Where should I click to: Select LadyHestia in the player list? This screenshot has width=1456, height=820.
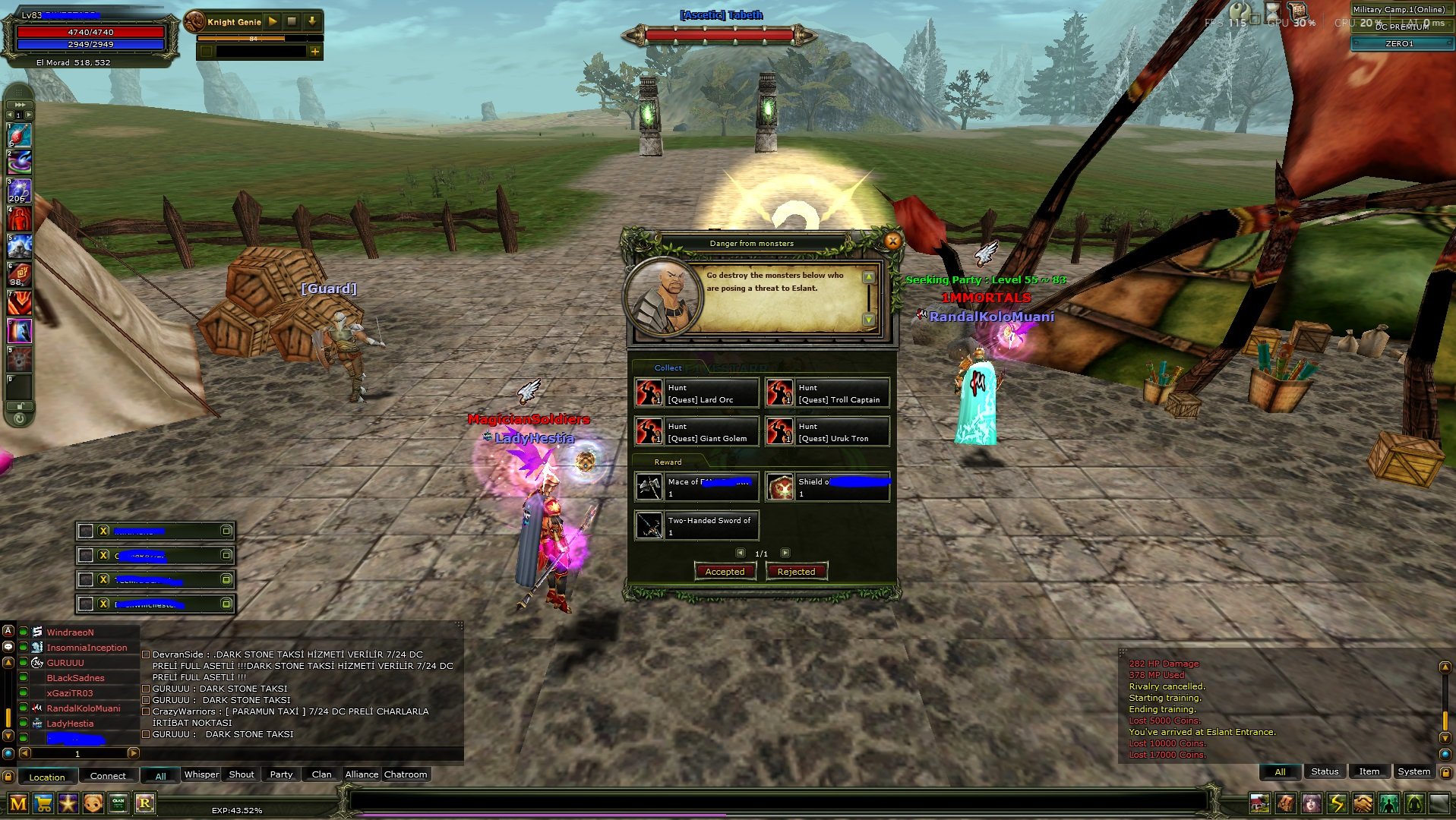[x=70, y=724]
